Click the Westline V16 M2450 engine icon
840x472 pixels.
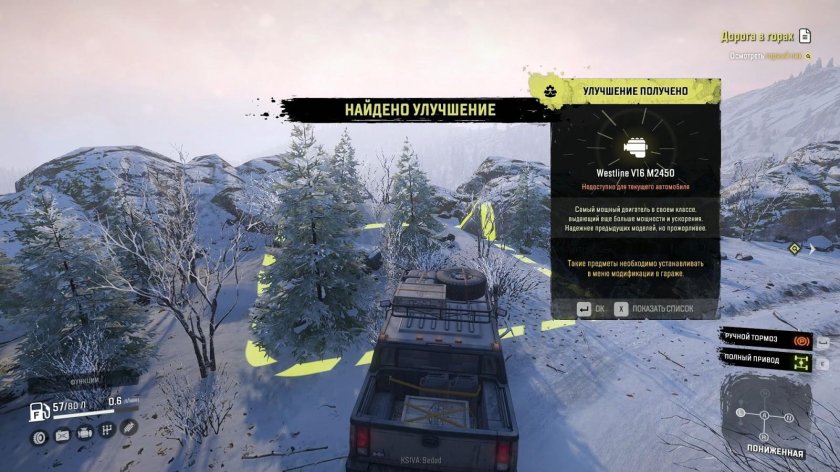coord(634,147)
